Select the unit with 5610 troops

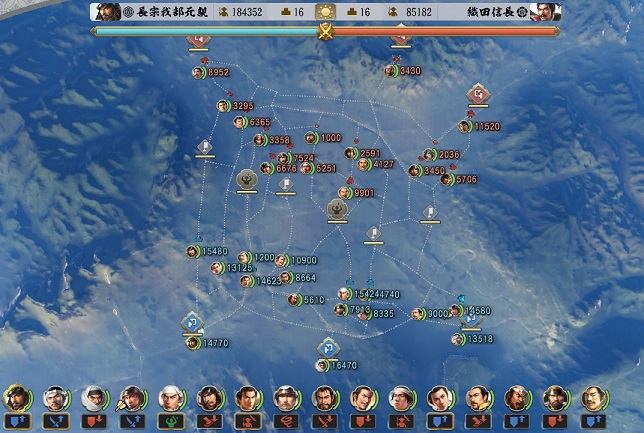pos(294,299)
